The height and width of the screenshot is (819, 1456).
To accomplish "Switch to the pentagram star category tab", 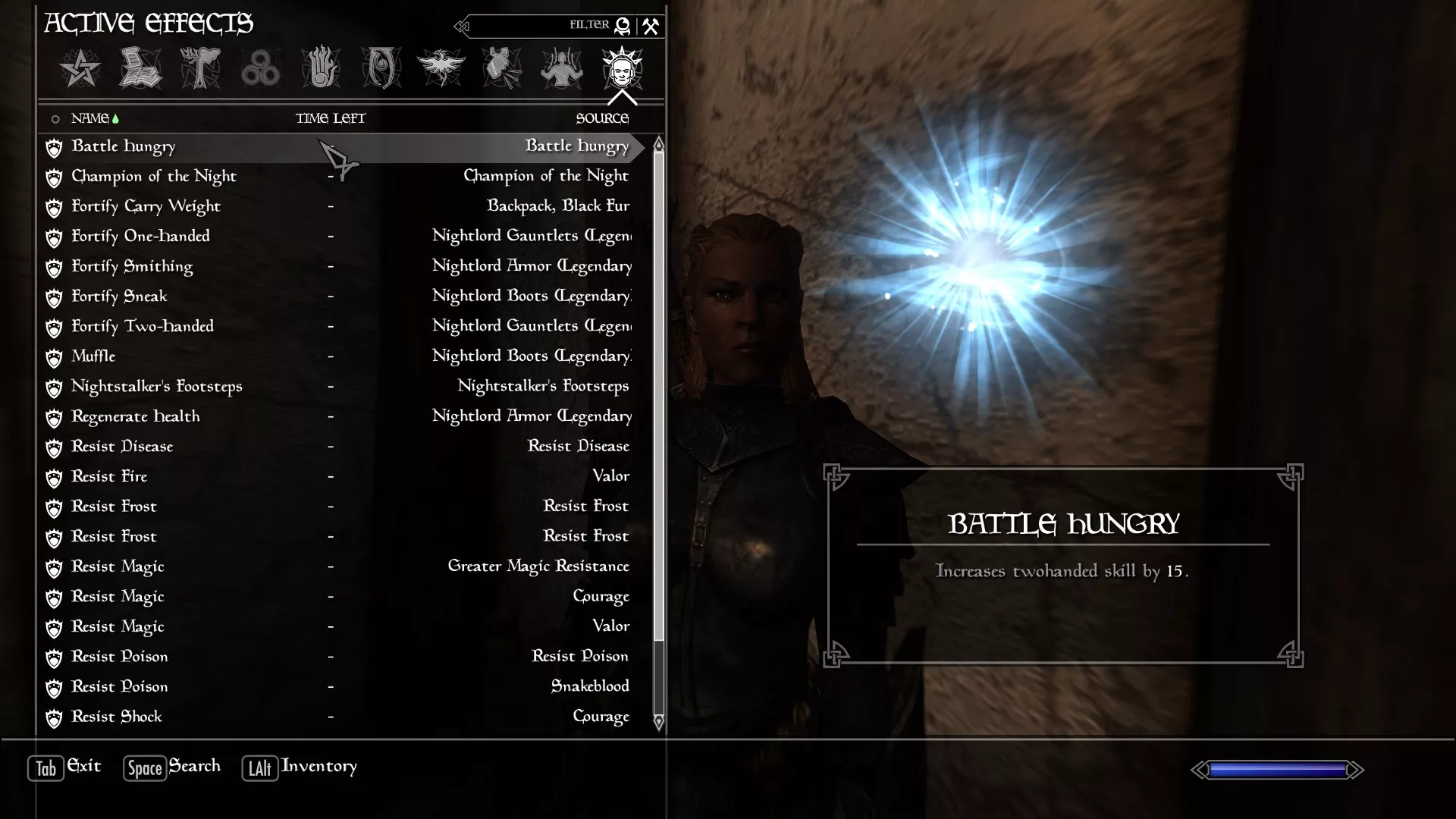I will (x=80, y=69).
